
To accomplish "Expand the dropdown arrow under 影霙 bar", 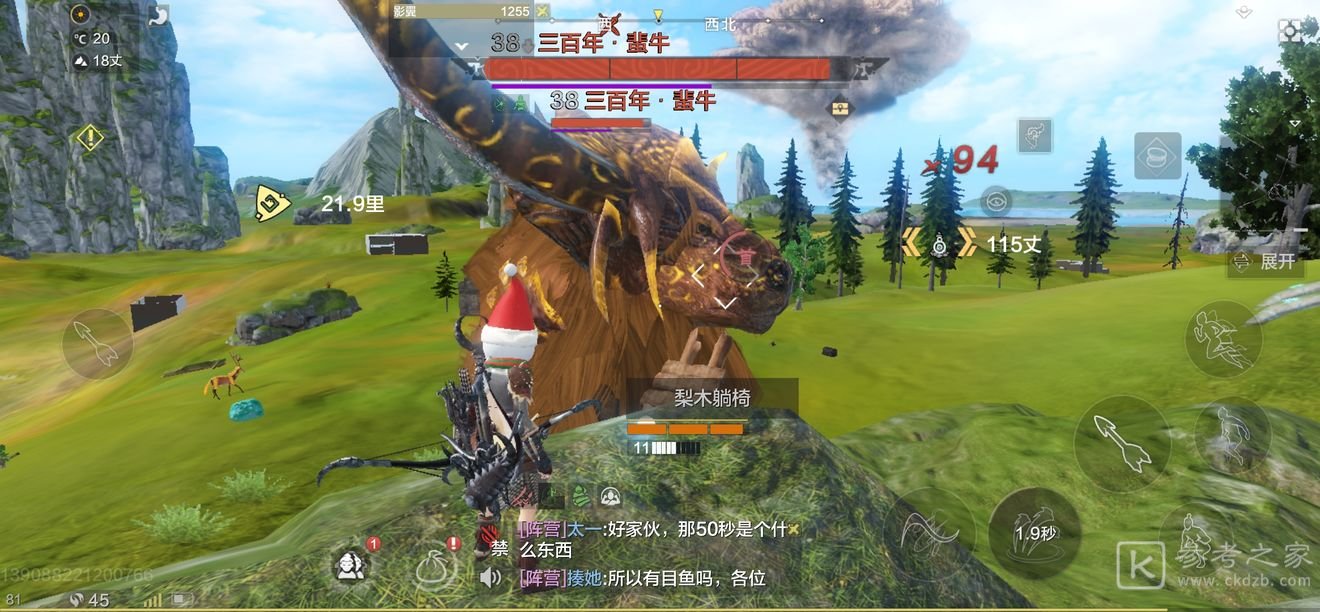I will click(461, 46).
